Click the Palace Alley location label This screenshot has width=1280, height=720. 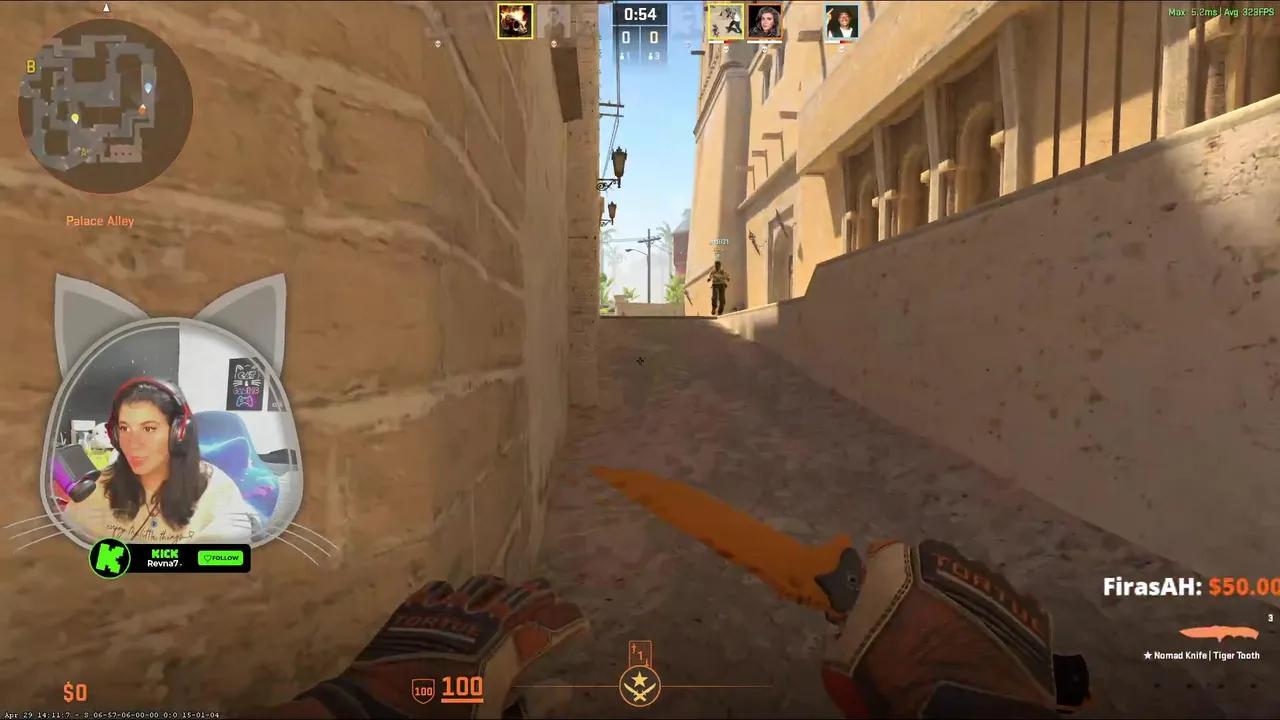(x=100, y=221)
